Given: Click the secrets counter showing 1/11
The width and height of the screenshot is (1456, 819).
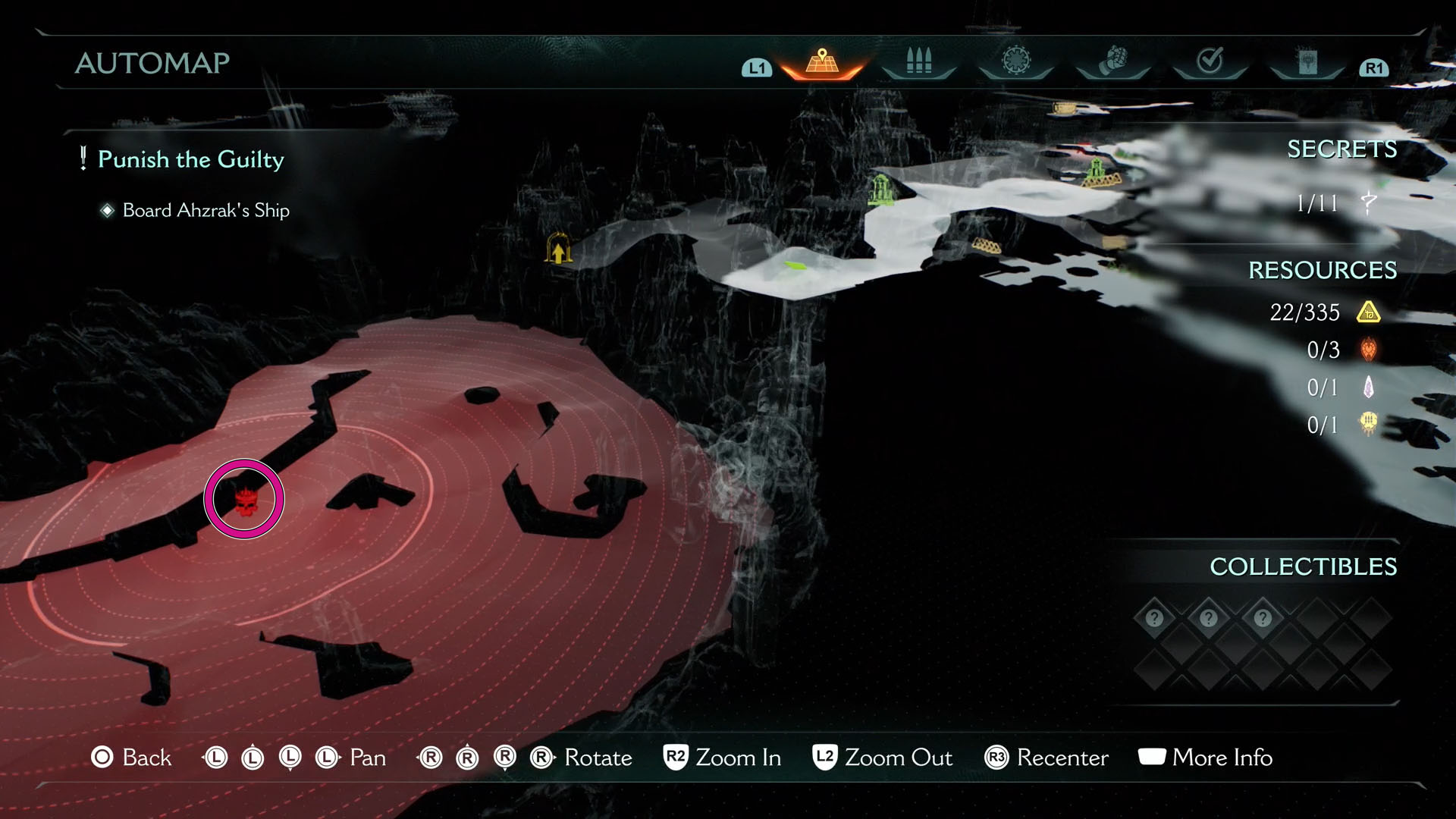Looking at the screenshot, I should click(1323, 202).
